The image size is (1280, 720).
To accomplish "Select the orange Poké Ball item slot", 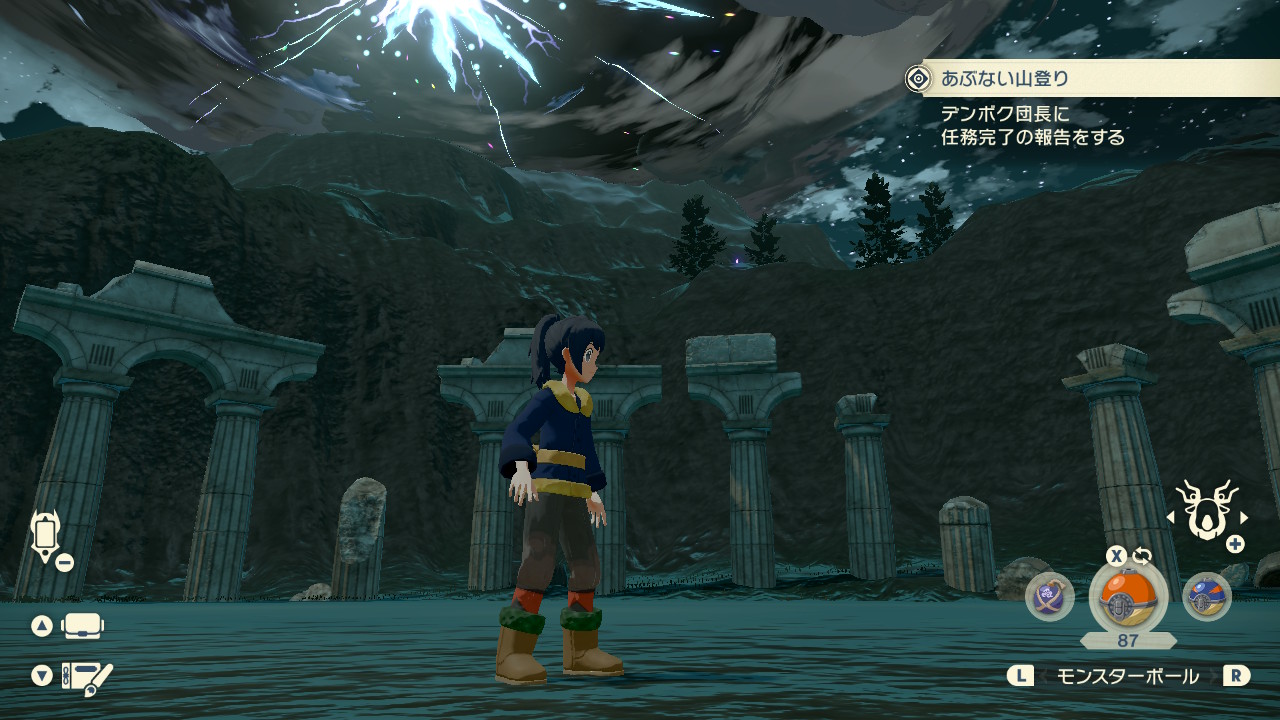I will click(x=1128, y=597).
